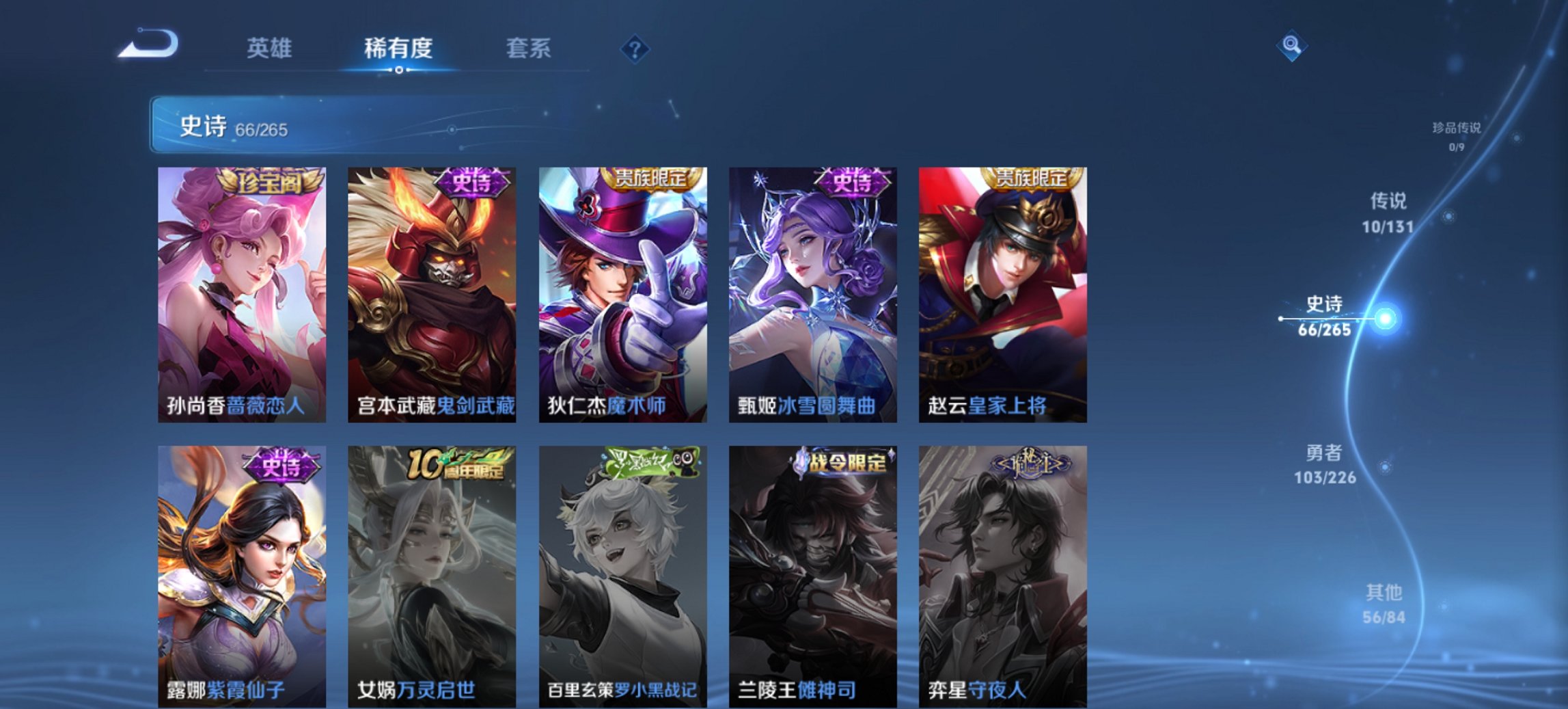
Task: Click the 稀有度 tab label
Action: (x=399, y=49)
